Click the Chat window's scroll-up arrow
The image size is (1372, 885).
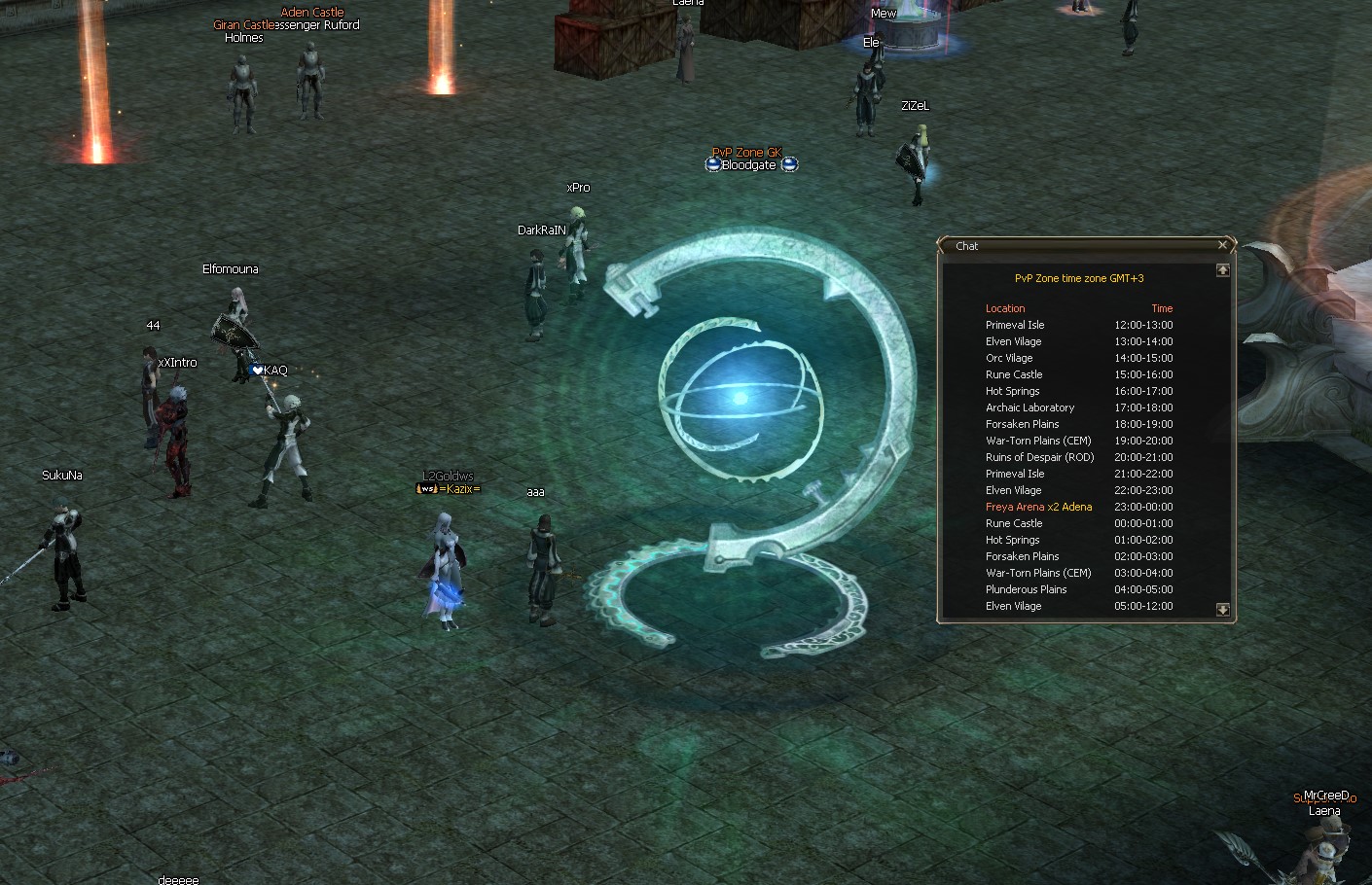pos(1222,270)
